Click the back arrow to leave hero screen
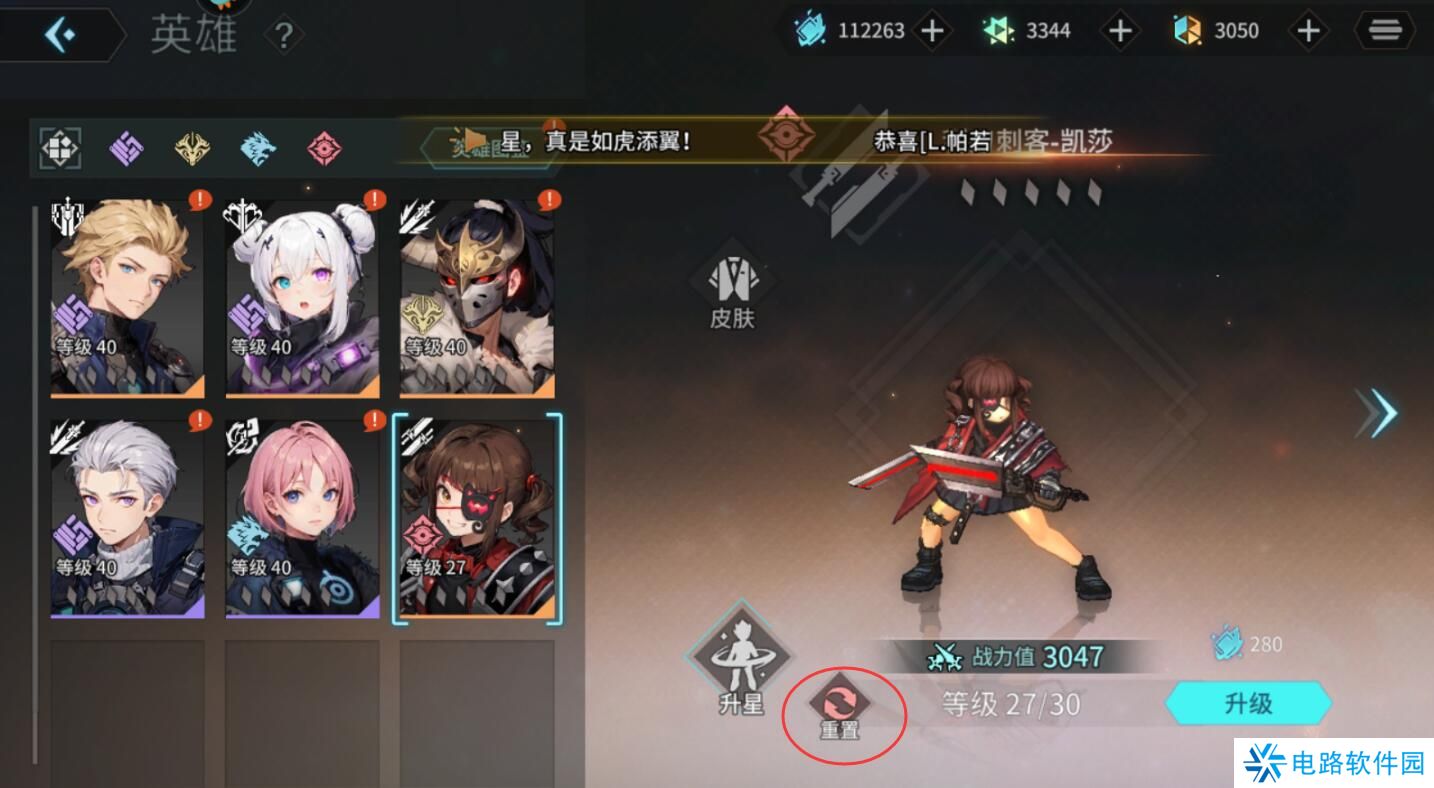The width and height of the screenshot is (1434, 788). point(62,34)
